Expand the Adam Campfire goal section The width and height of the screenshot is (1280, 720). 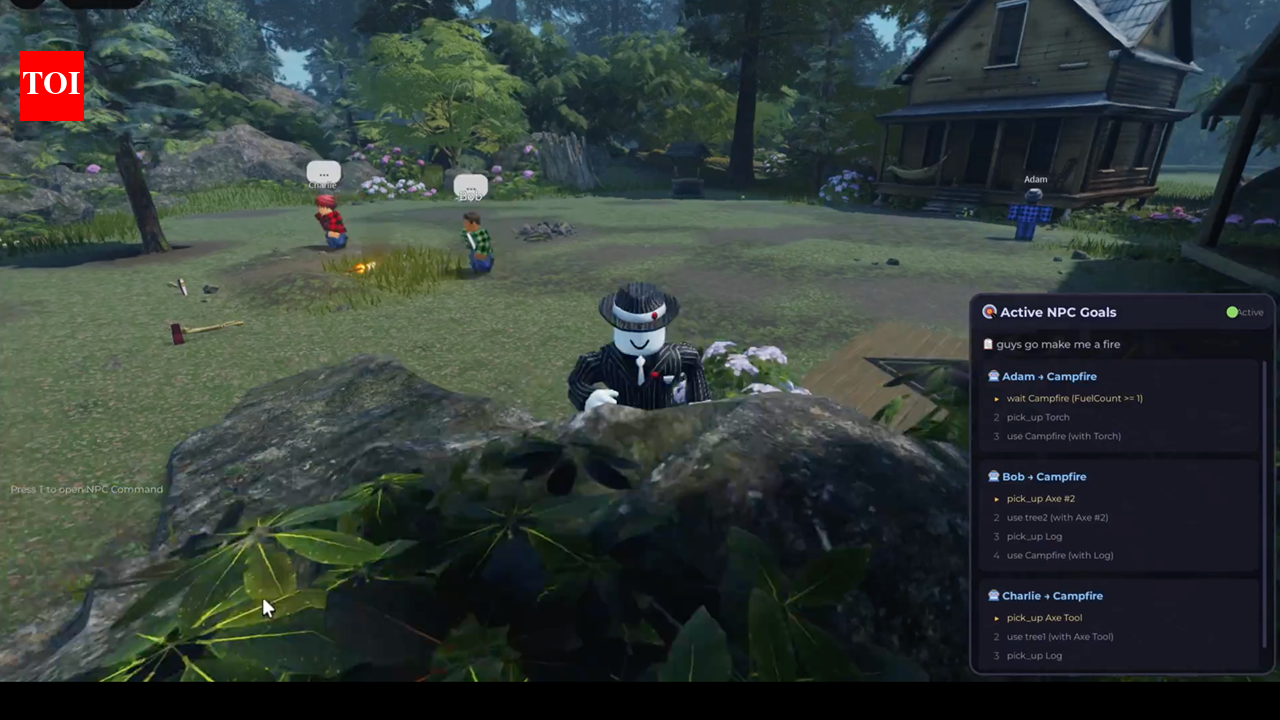pyautogui.click(x=1049, y=376)
